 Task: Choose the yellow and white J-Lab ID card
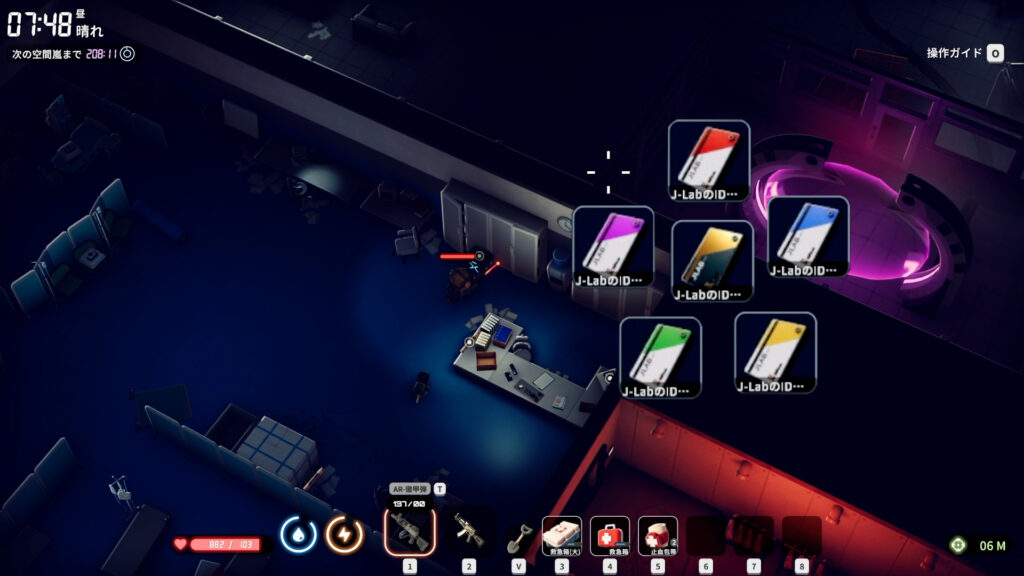pos(775,352)
